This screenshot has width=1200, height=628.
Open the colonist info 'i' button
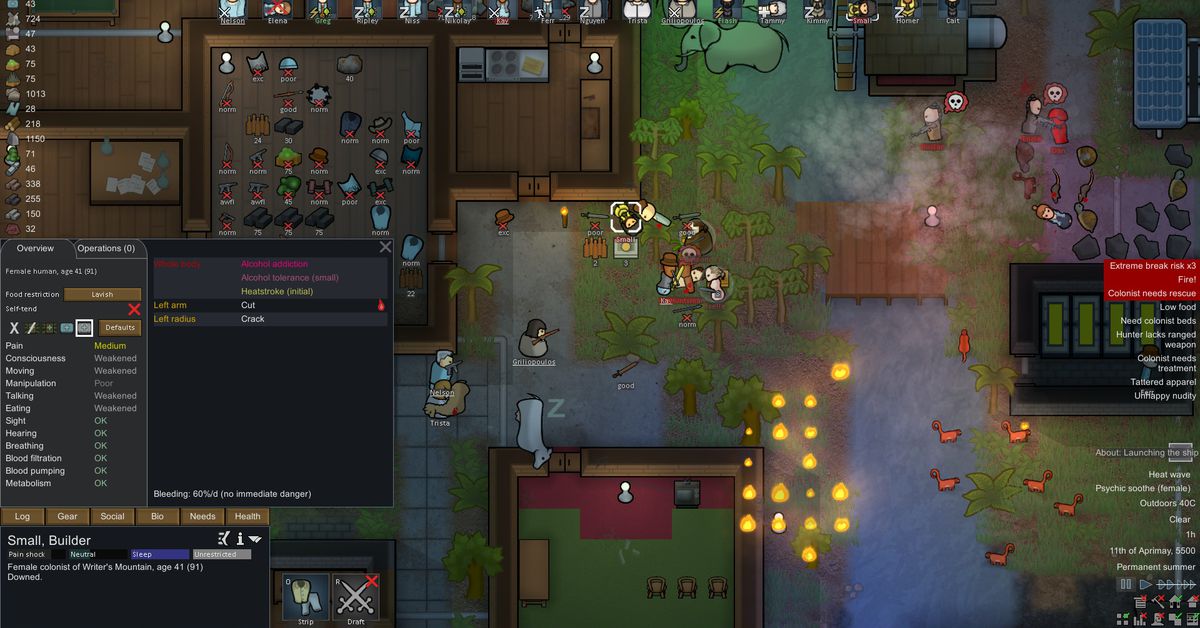point(240,539)
